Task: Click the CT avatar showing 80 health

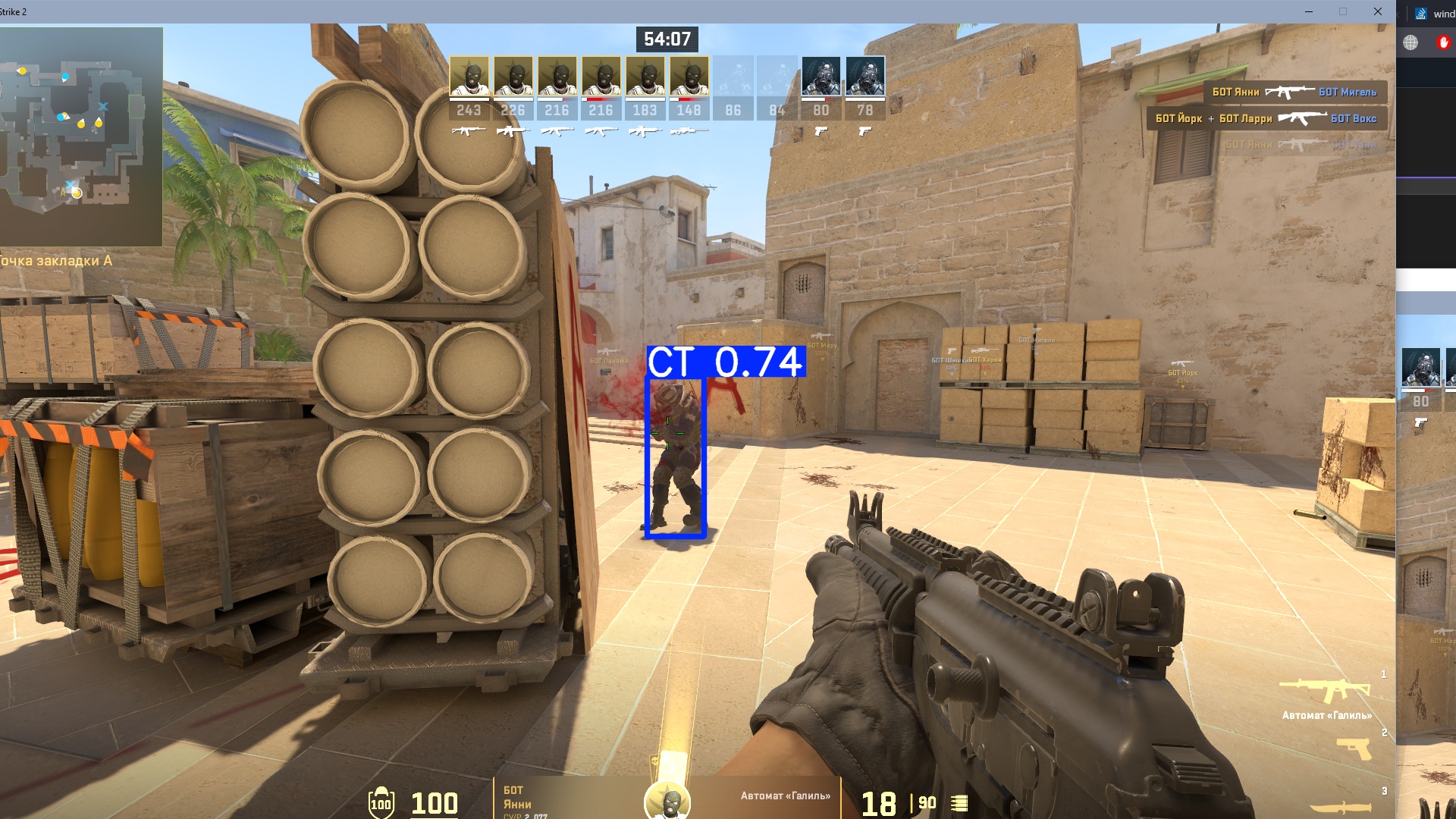Action: [821, 76]
